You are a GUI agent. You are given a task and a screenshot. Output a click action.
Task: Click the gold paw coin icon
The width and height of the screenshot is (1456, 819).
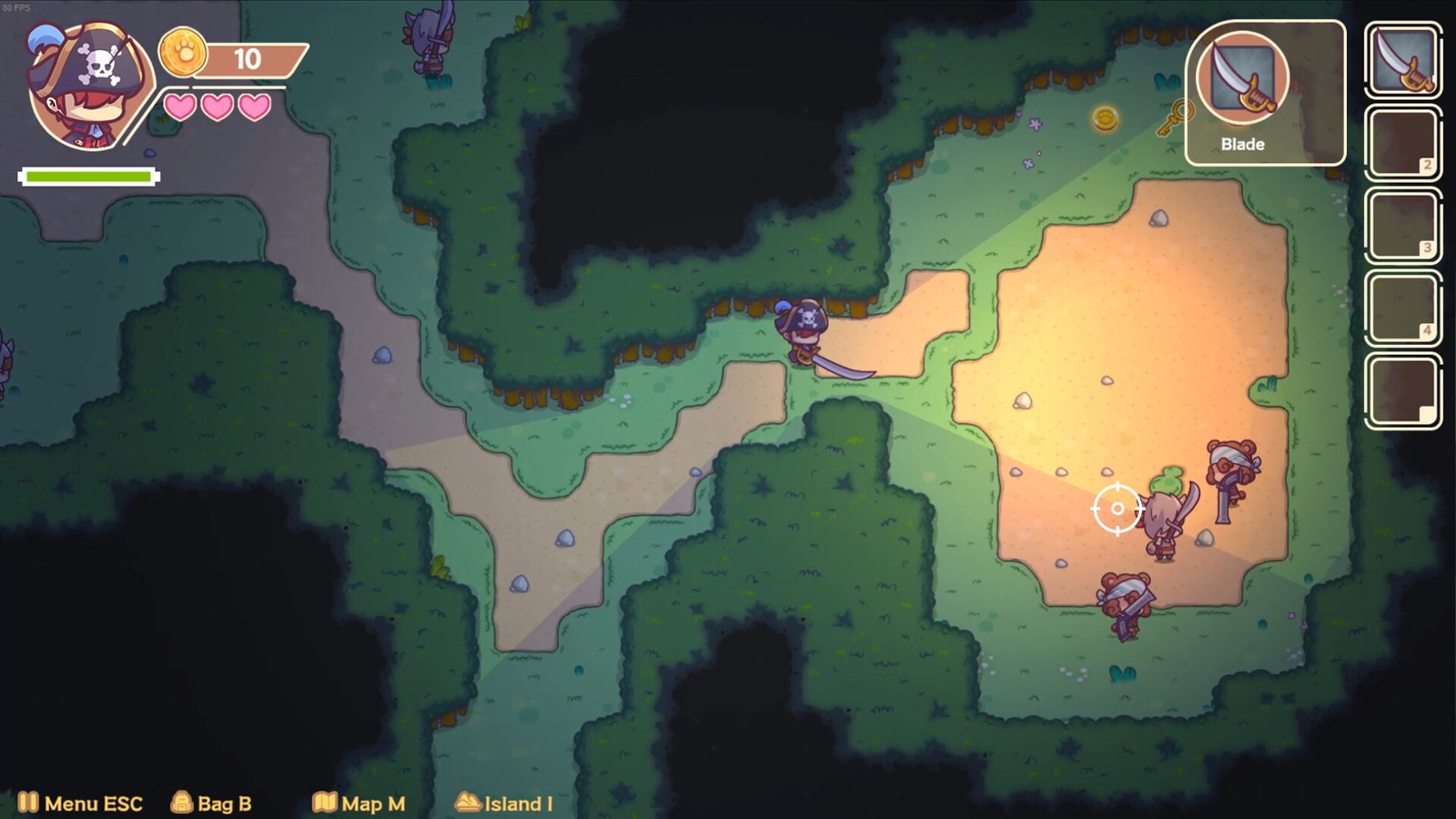pos(183,53)
